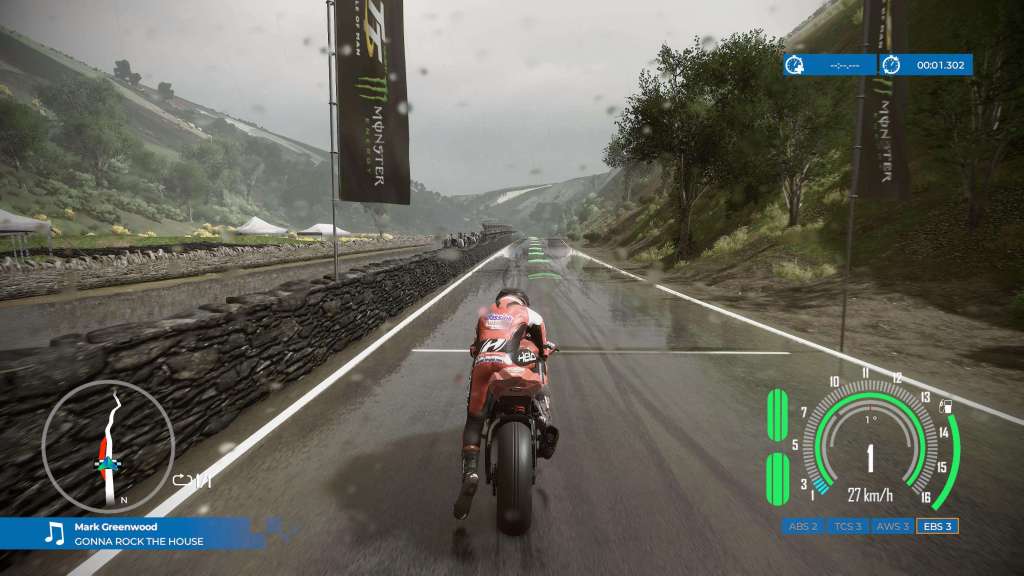Click the front tyre wear indicator
The width and height of the screenshot is (1024, 576).
[775, 415]
